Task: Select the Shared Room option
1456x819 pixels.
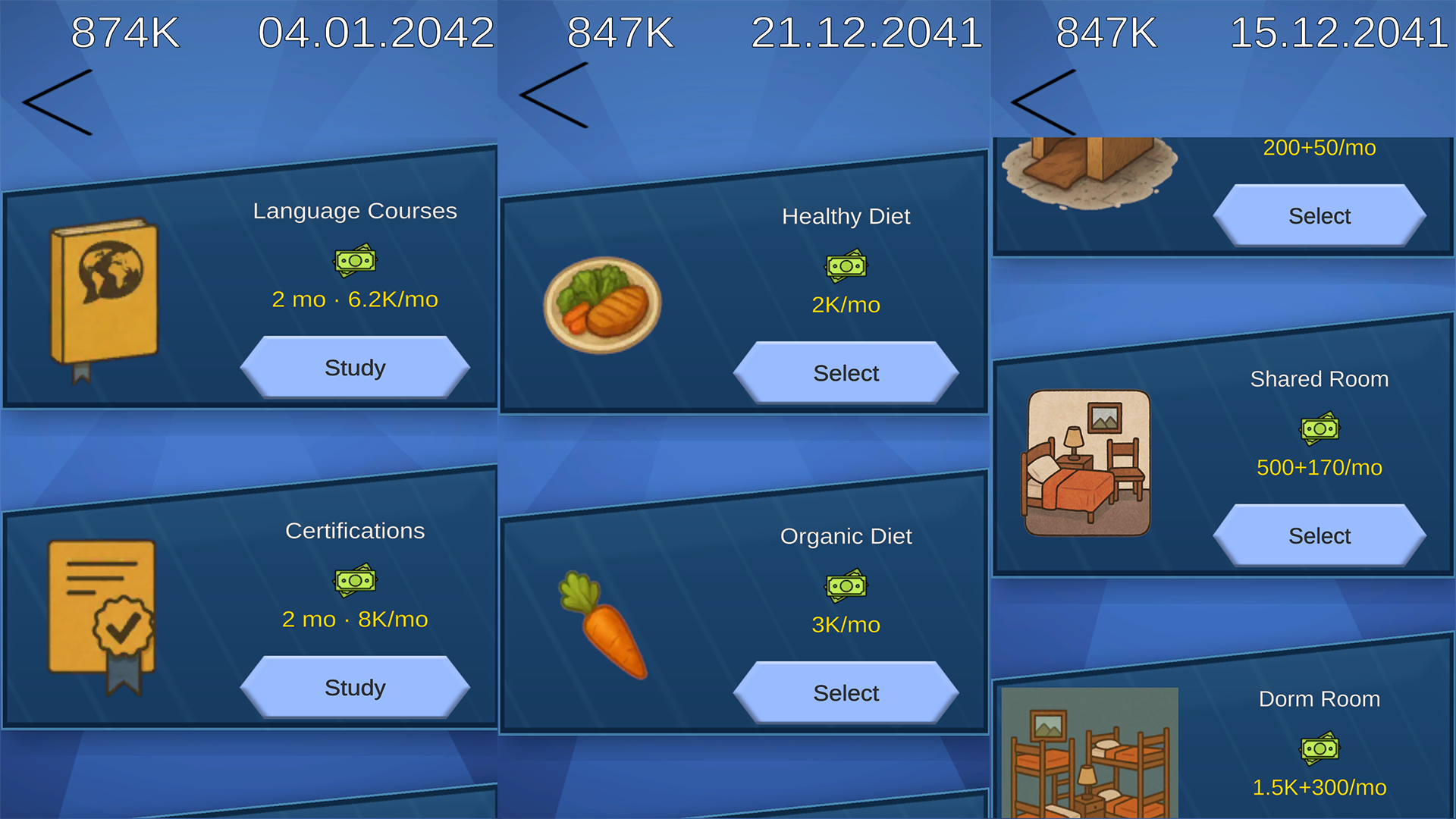Action: click(1319, 535)
